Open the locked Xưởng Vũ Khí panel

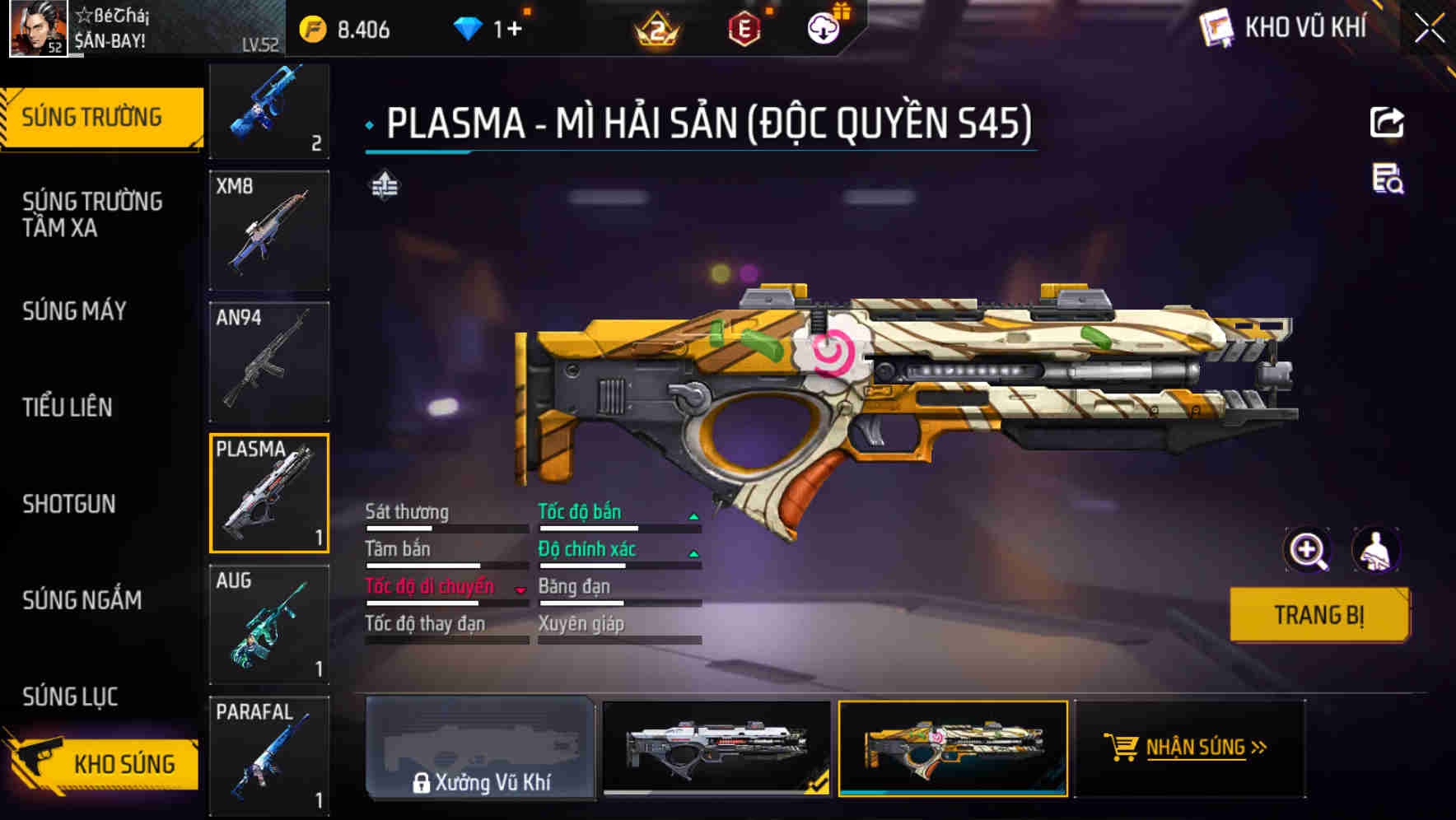point(481,749)
